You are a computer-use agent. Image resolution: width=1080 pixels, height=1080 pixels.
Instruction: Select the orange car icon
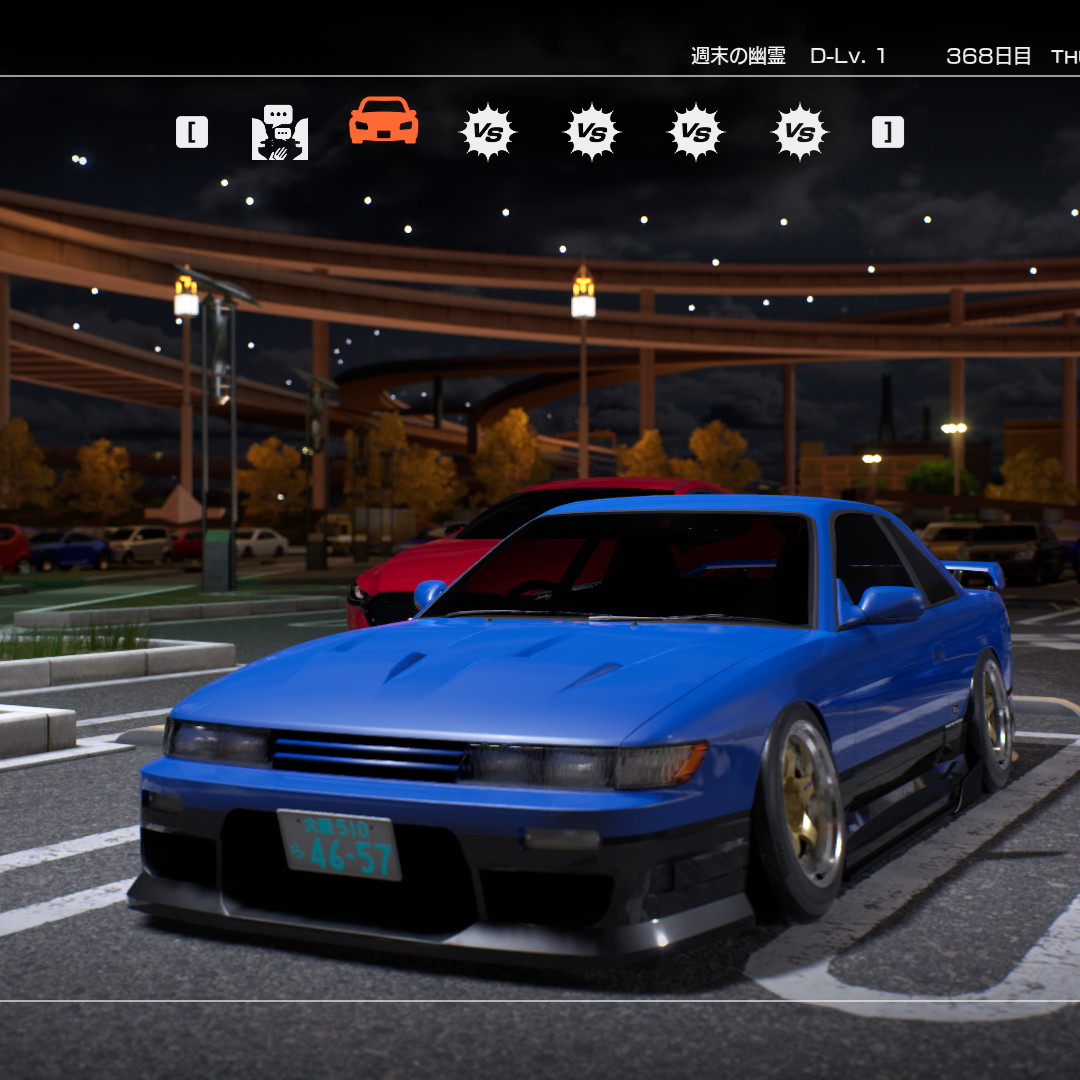383,122
